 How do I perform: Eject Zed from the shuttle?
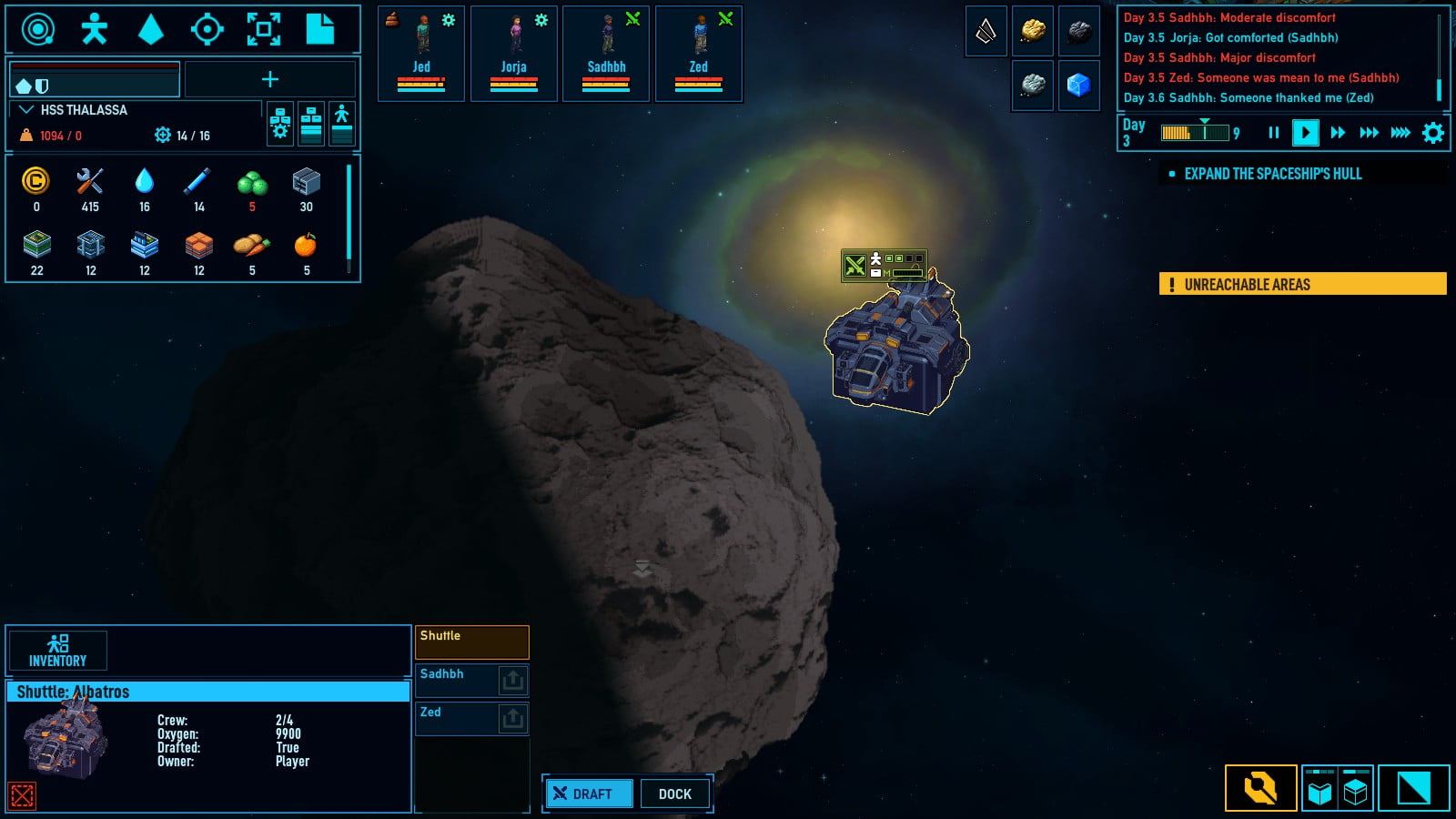[512, 718]
